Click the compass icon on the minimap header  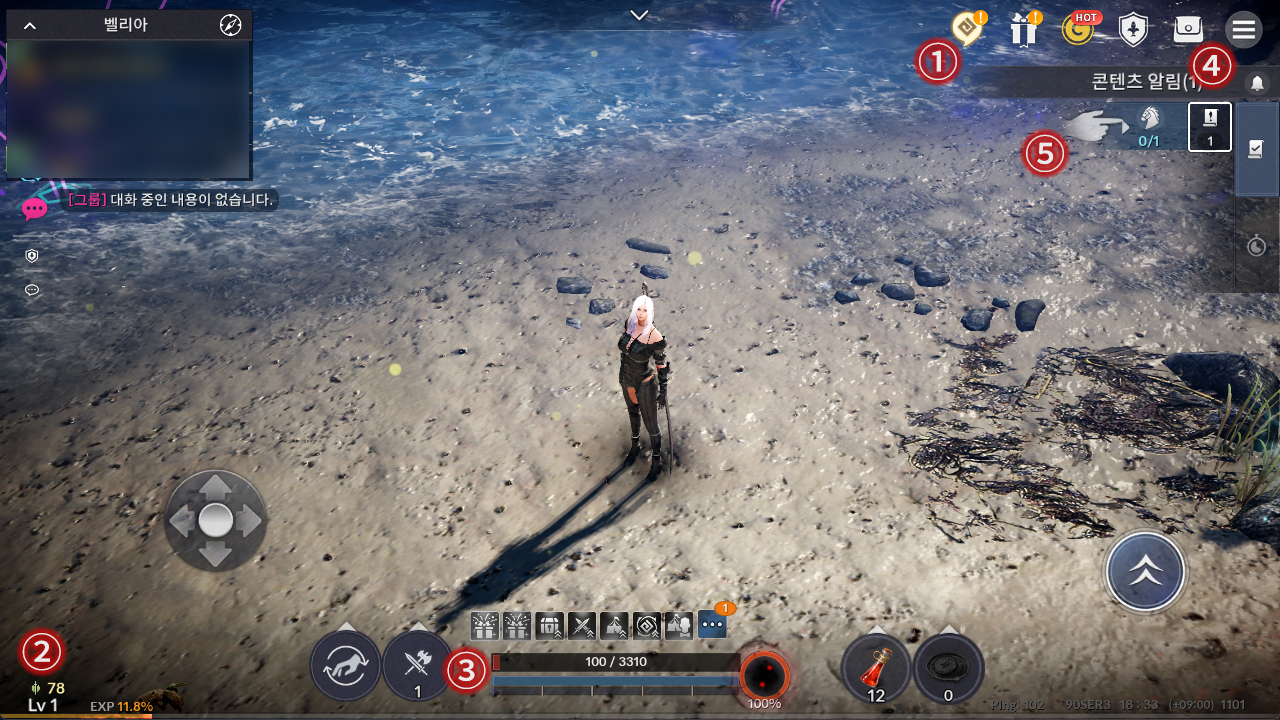point(230,25)
